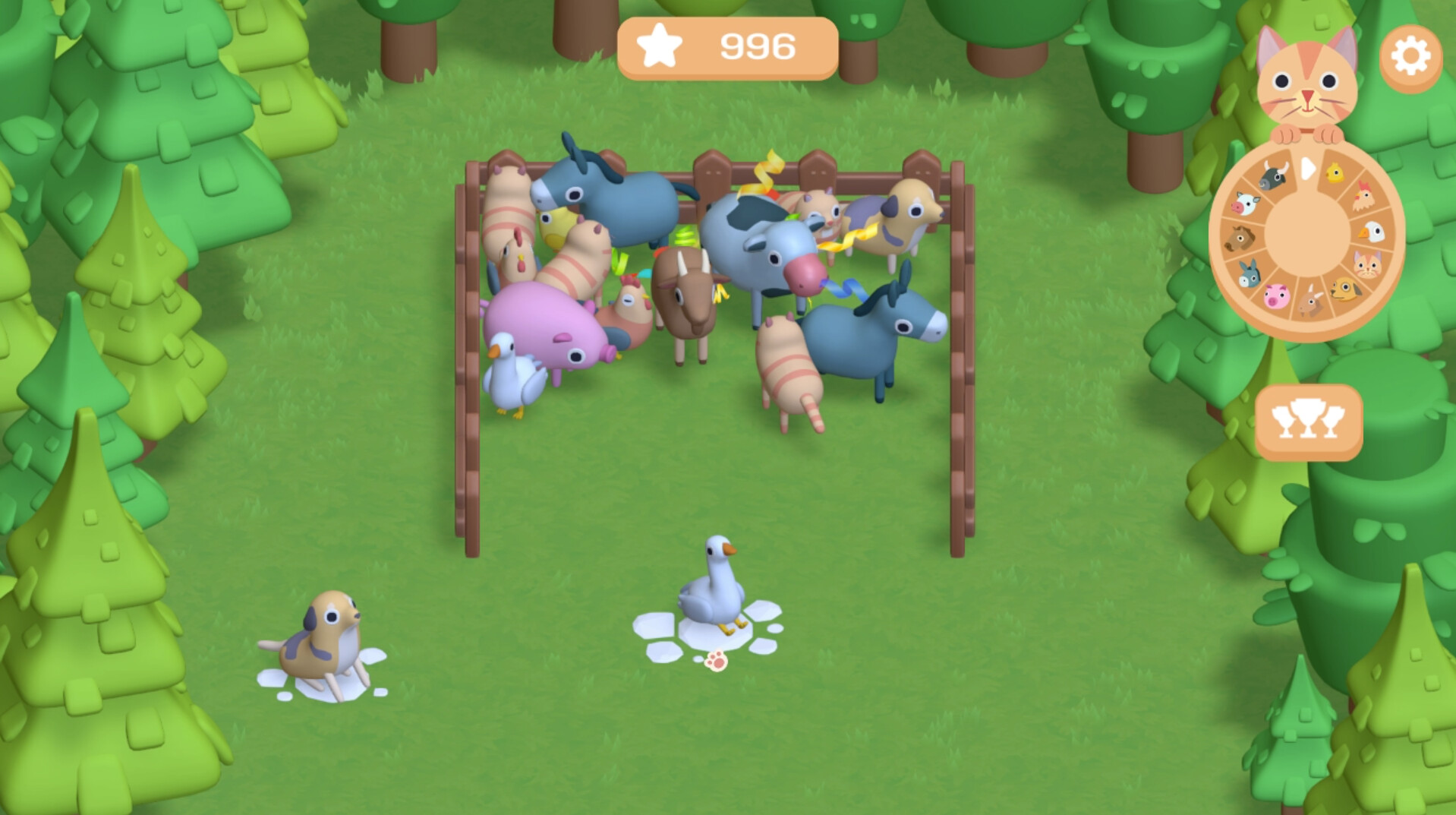Open the settings gear menu
This screenshot has height=815, width=1456.
(1410, 54)
